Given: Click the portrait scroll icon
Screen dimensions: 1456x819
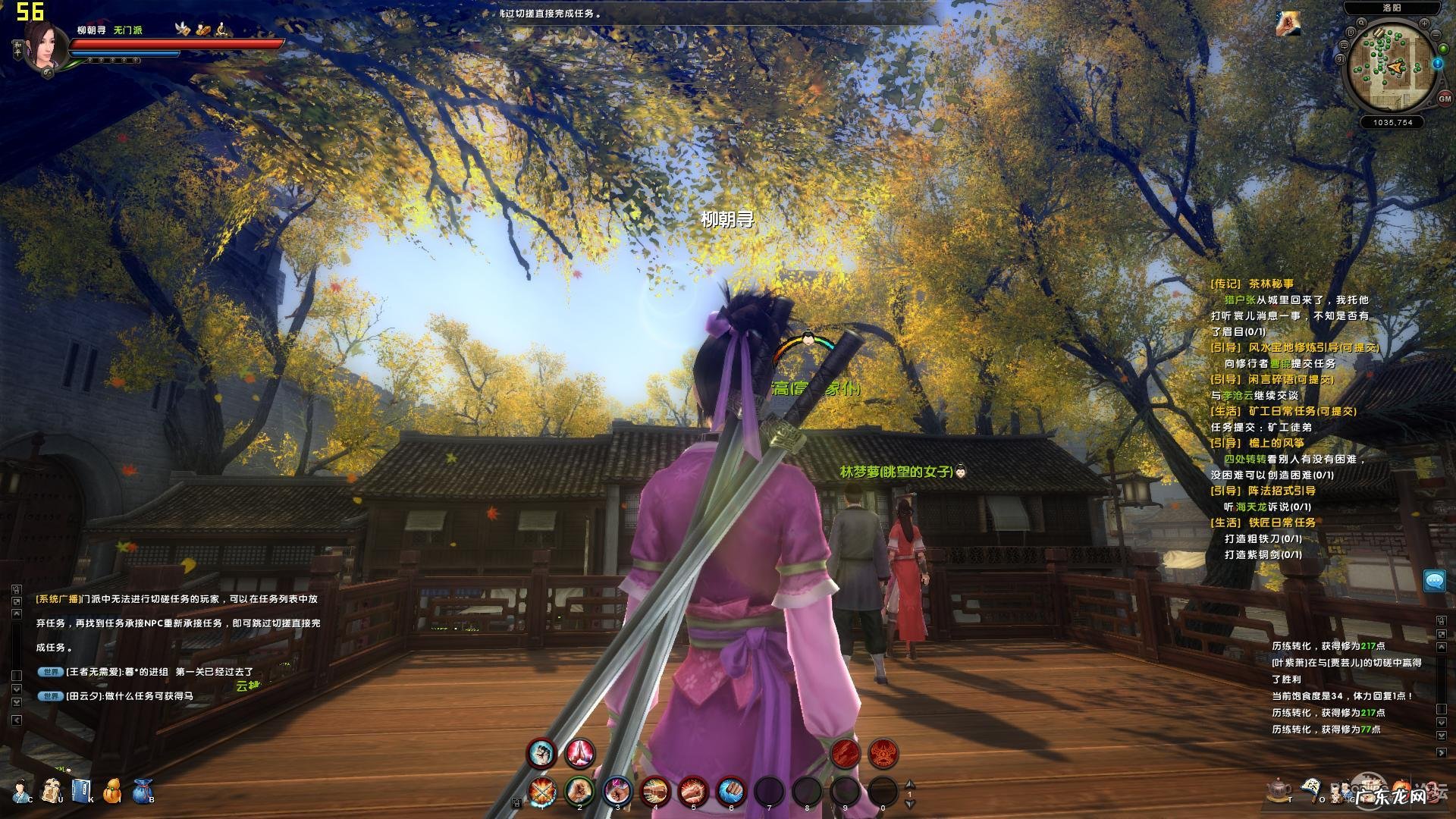Looking at the screenshot, I should click(x=52, y=789).
